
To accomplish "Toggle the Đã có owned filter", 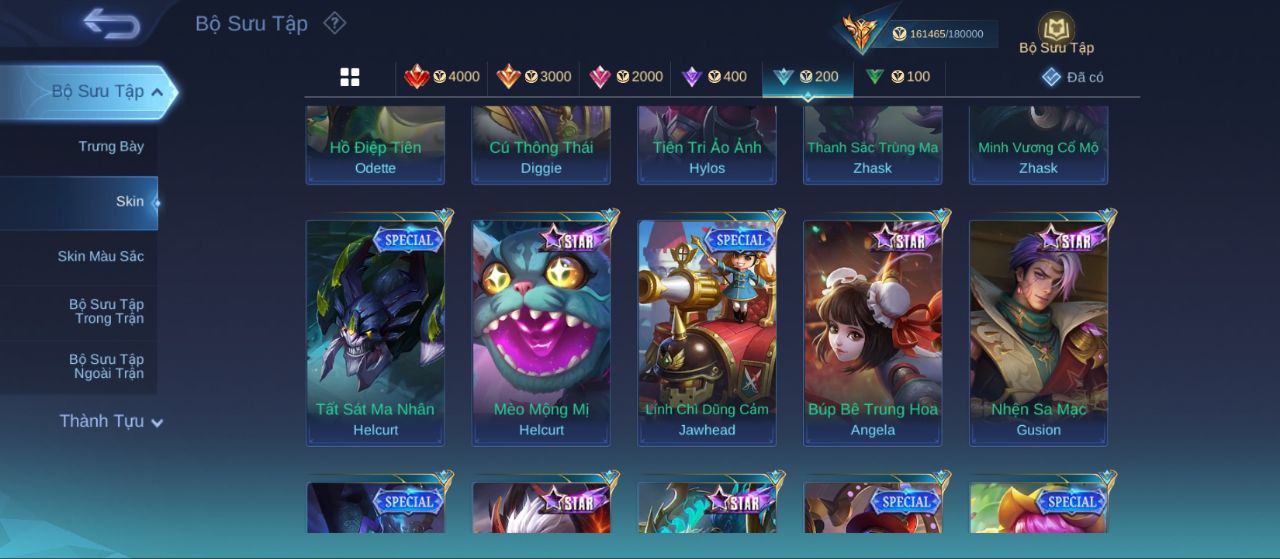I will [1073, 77].
